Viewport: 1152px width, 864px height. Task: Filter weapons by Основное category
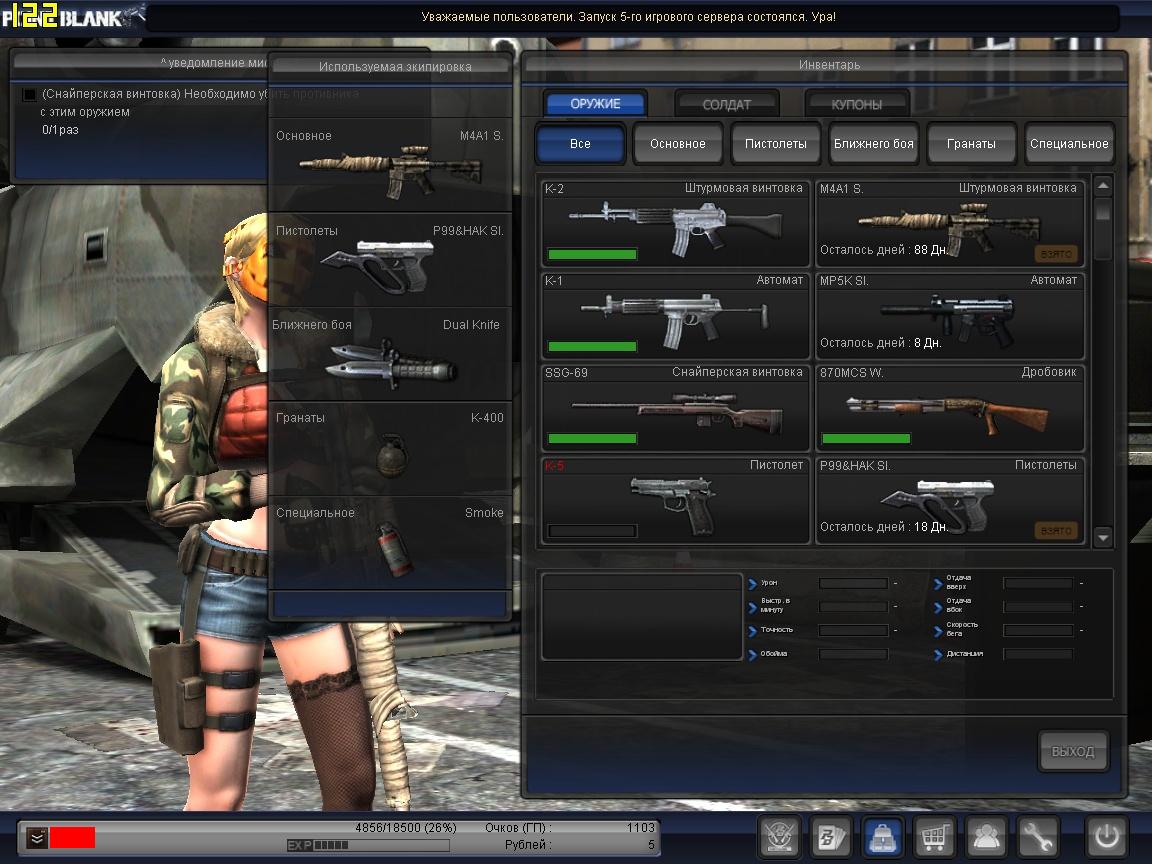click(x=678, y=143)
